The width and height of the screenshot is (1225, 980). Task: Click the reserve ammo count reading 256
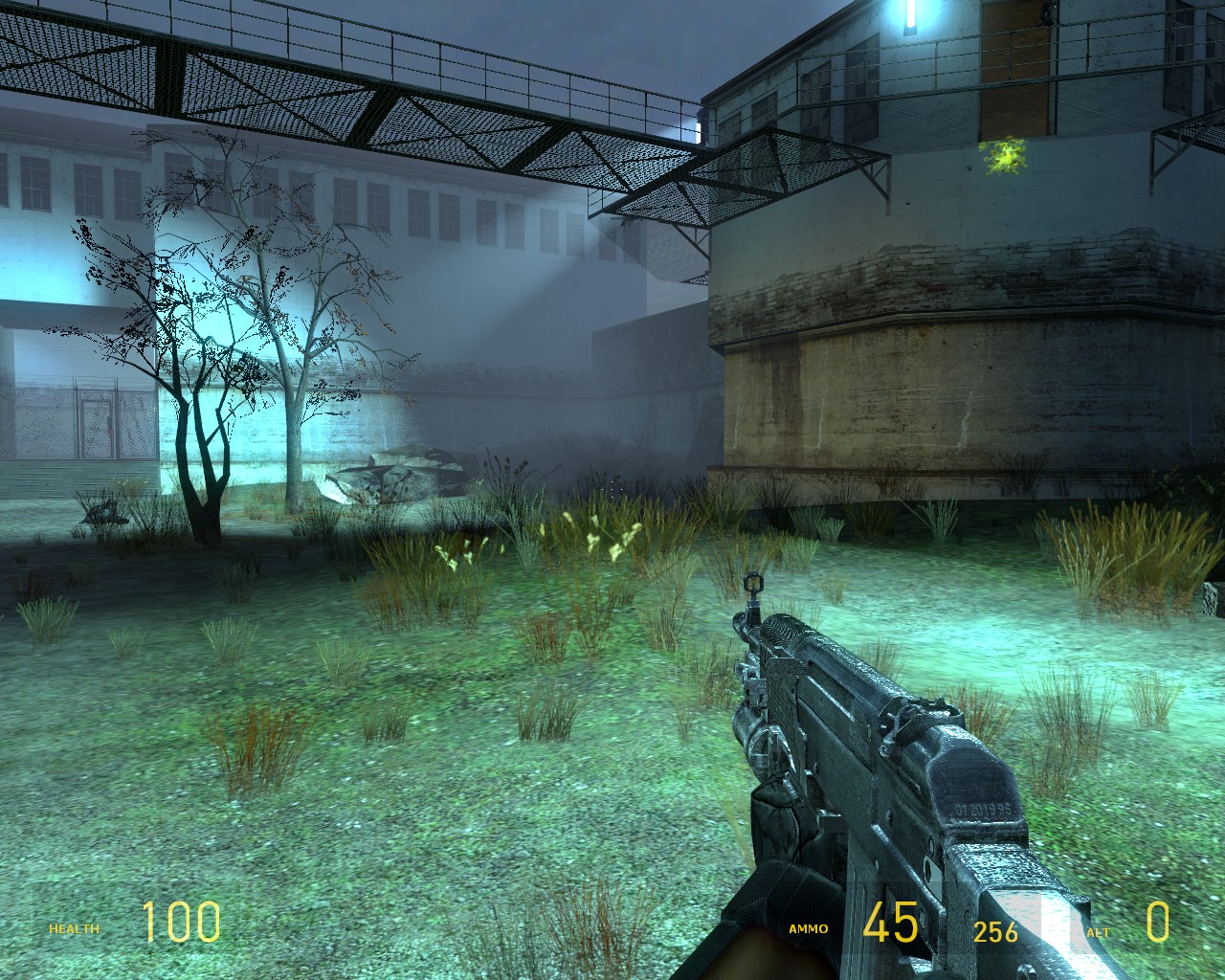(996, 927)
